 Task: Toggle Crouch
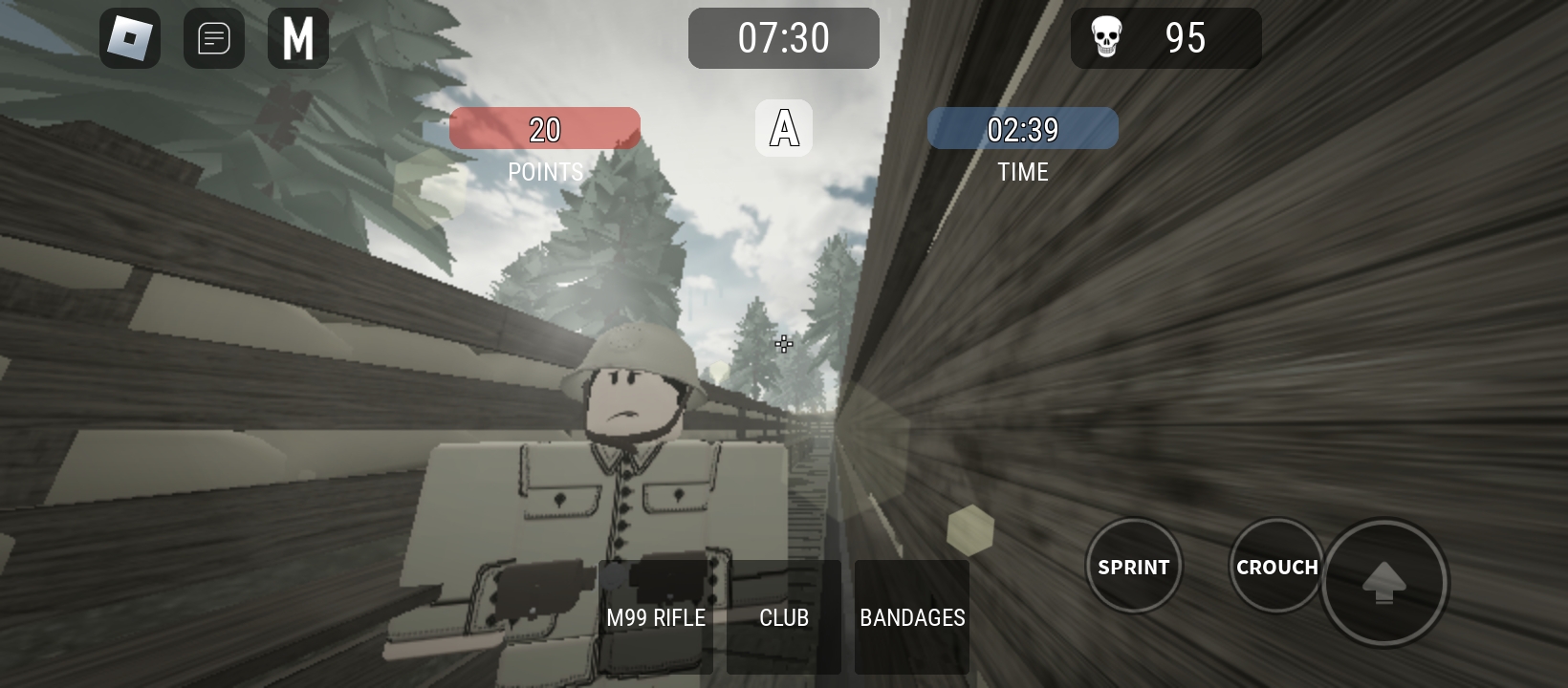coord(1276,567)
